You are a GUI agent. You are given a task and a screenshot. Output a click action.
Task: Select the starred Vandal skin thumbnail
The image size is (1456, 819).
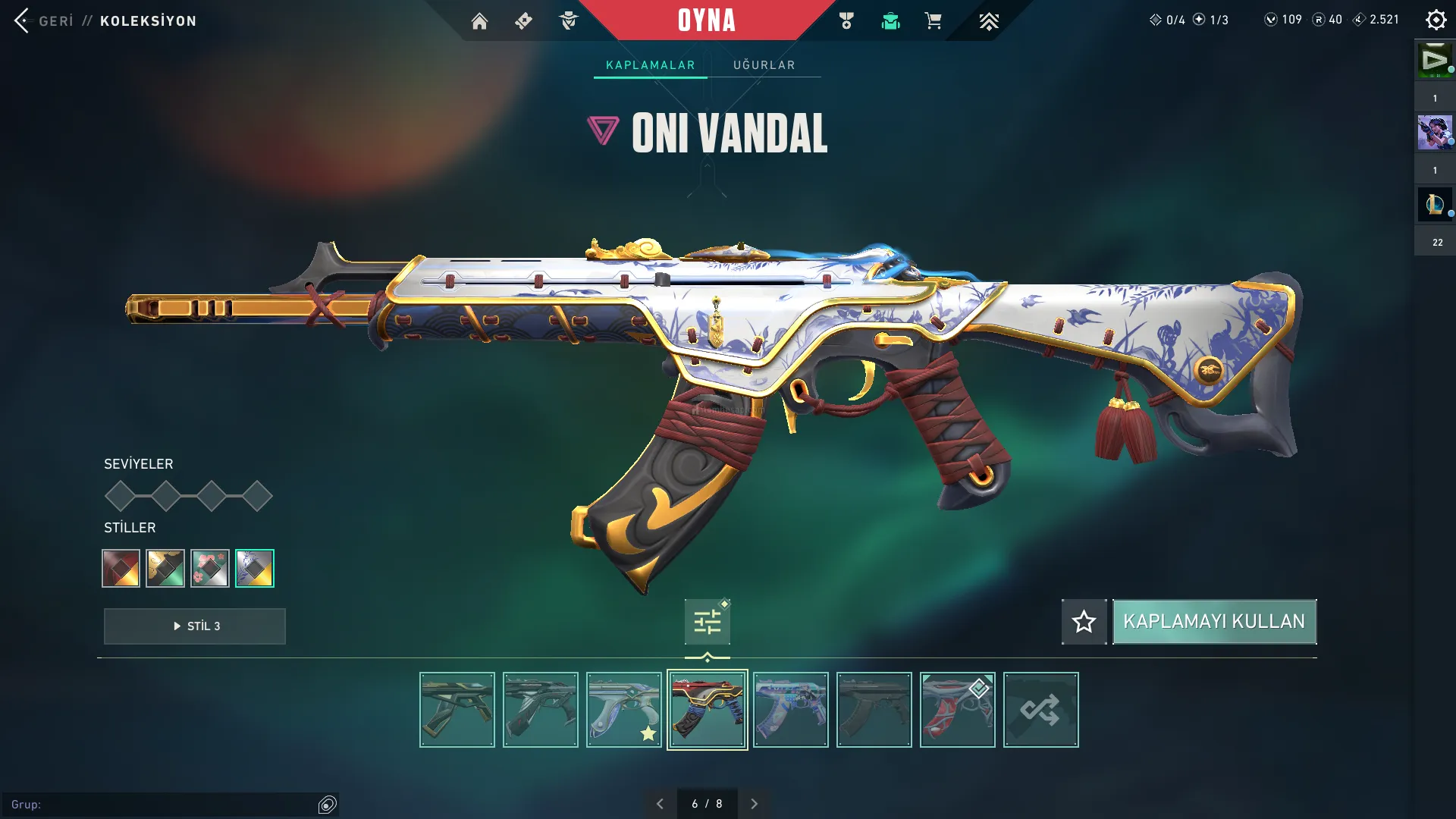point(623,710)
